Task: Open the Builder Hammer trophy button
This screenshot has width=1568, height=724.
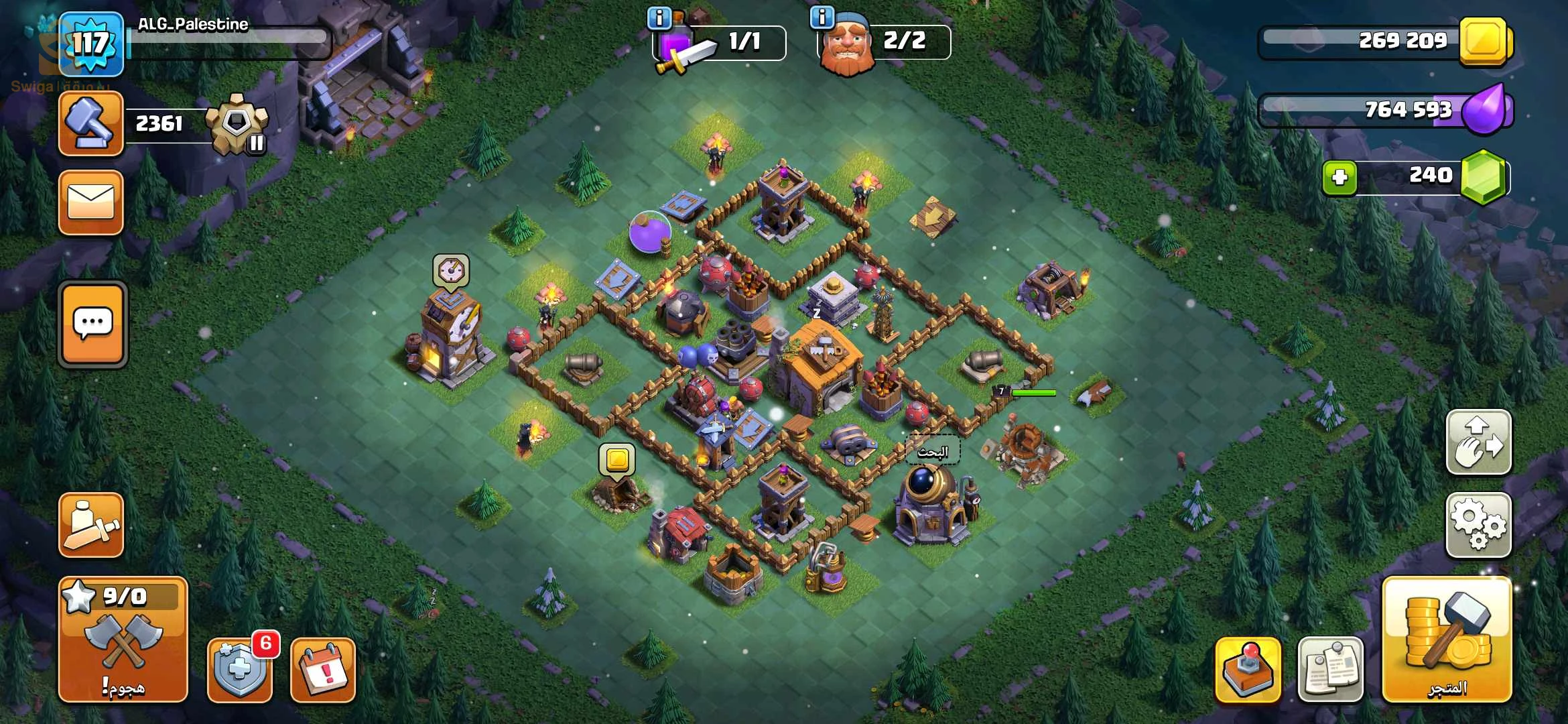Action: (x=91, y=124)
